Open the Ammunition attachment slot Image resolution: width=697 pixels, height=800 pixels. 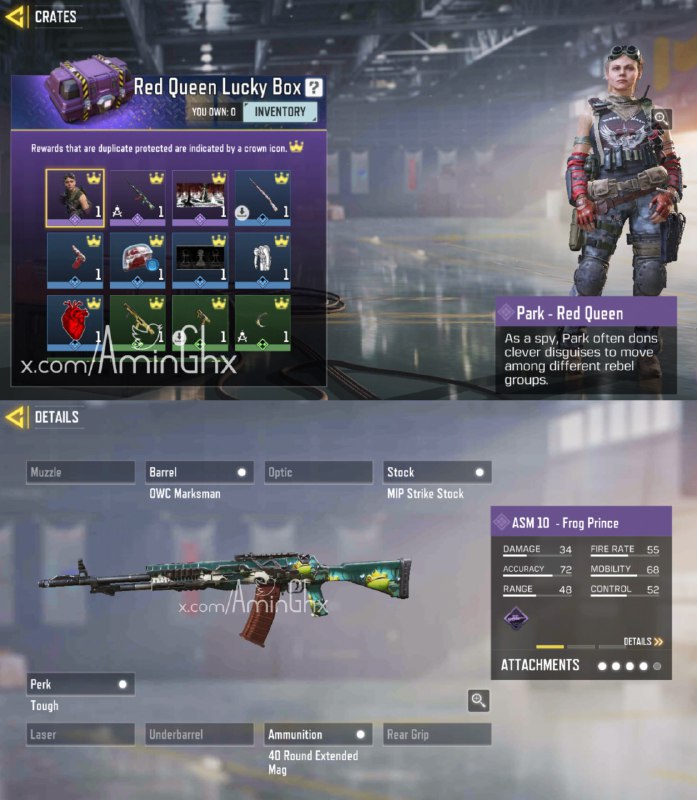(x=318, y=734)
